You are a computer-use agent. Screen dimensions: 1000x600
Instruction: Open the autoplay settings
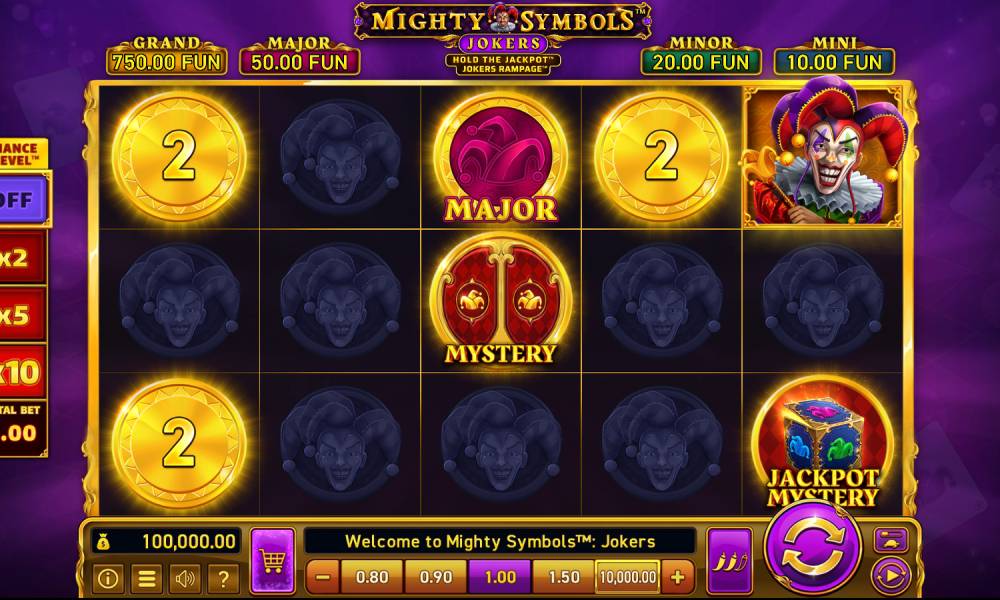click(x=889, y=575)
